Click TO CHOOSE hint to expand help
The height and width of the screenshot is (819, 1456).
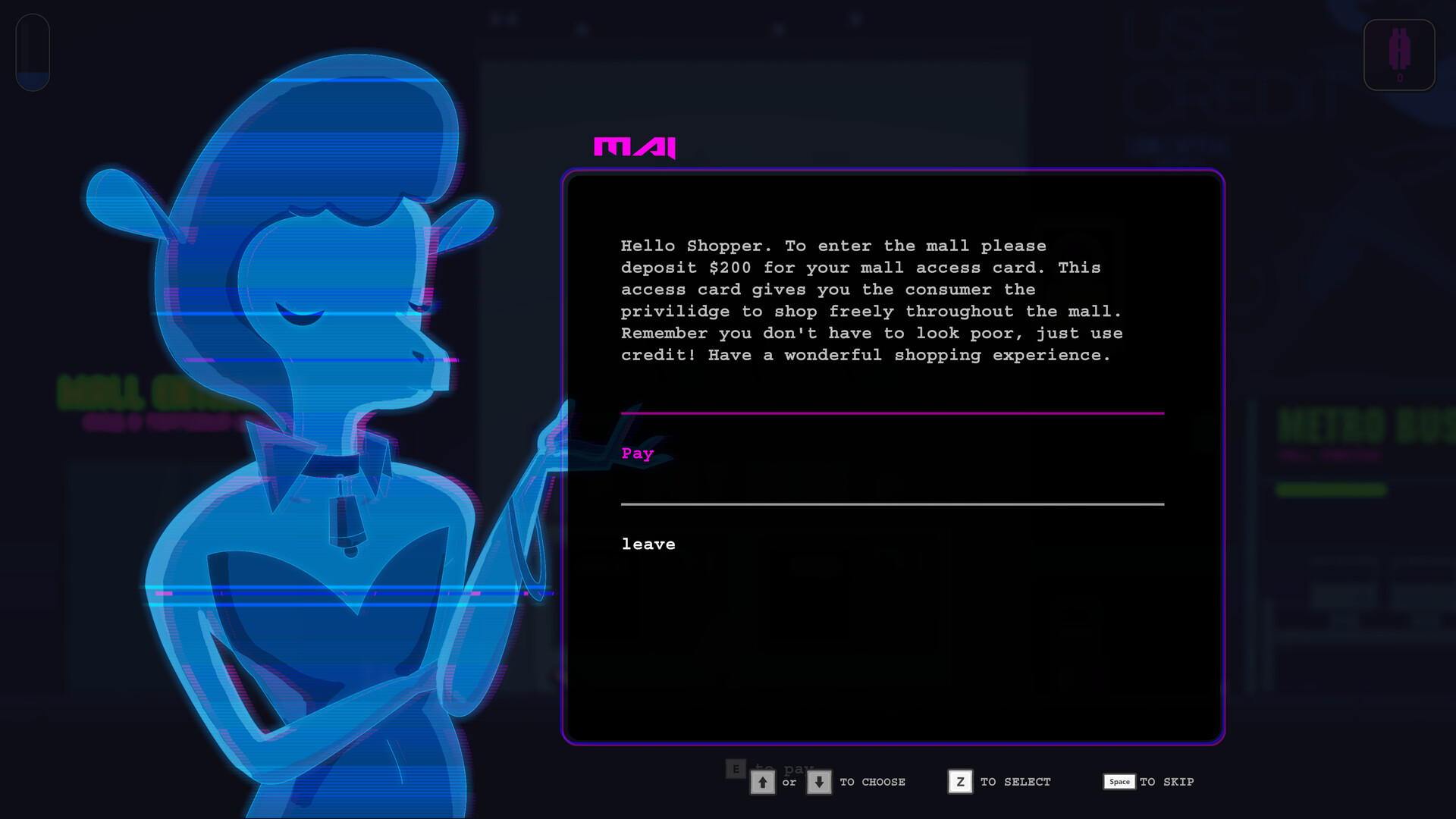tap(872, 782)
